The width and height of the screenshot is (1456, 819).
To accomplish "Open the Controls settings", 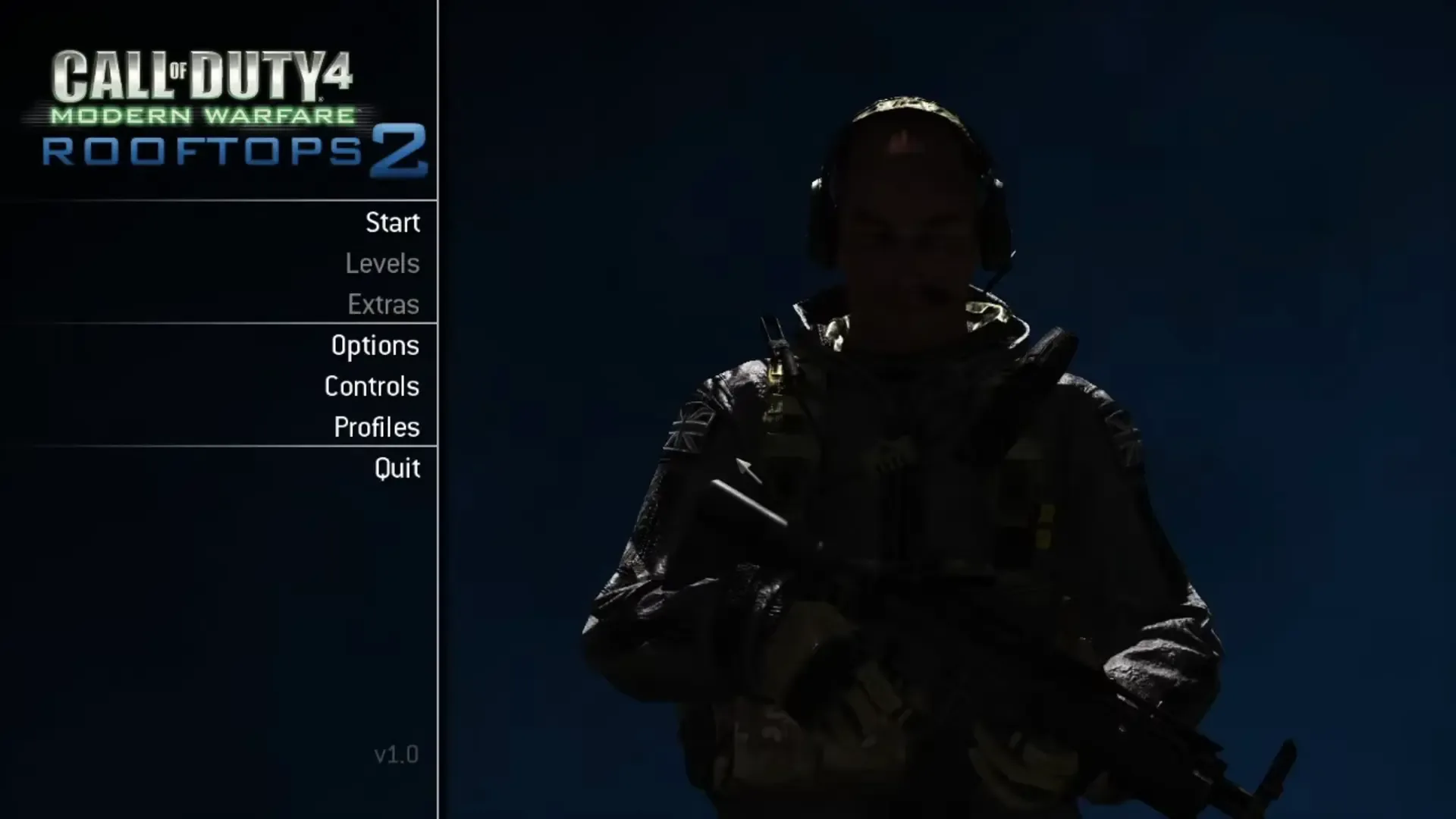I will tap(371, 386).
